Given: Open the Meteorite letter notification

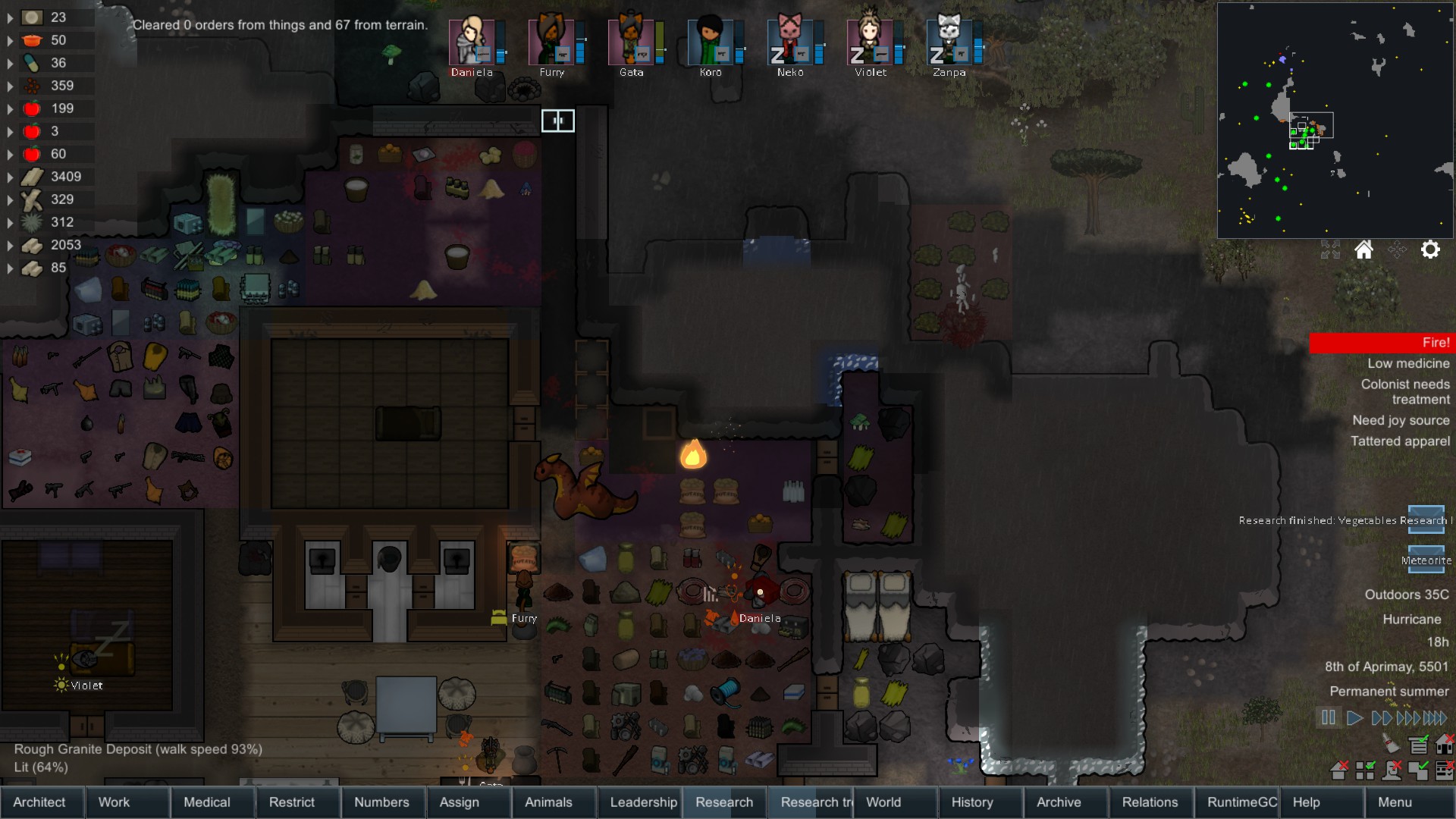Looking at the screenshot, I should [x=1426, y=560].
